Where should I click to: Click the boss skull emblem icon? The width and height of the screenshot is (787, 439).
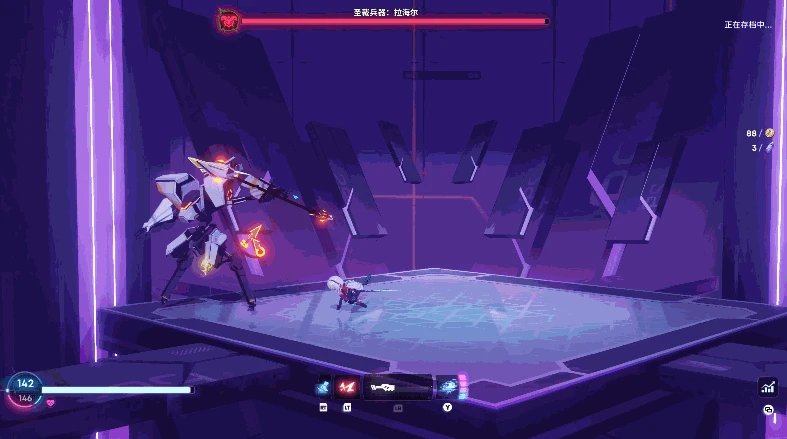pos(229,19)
